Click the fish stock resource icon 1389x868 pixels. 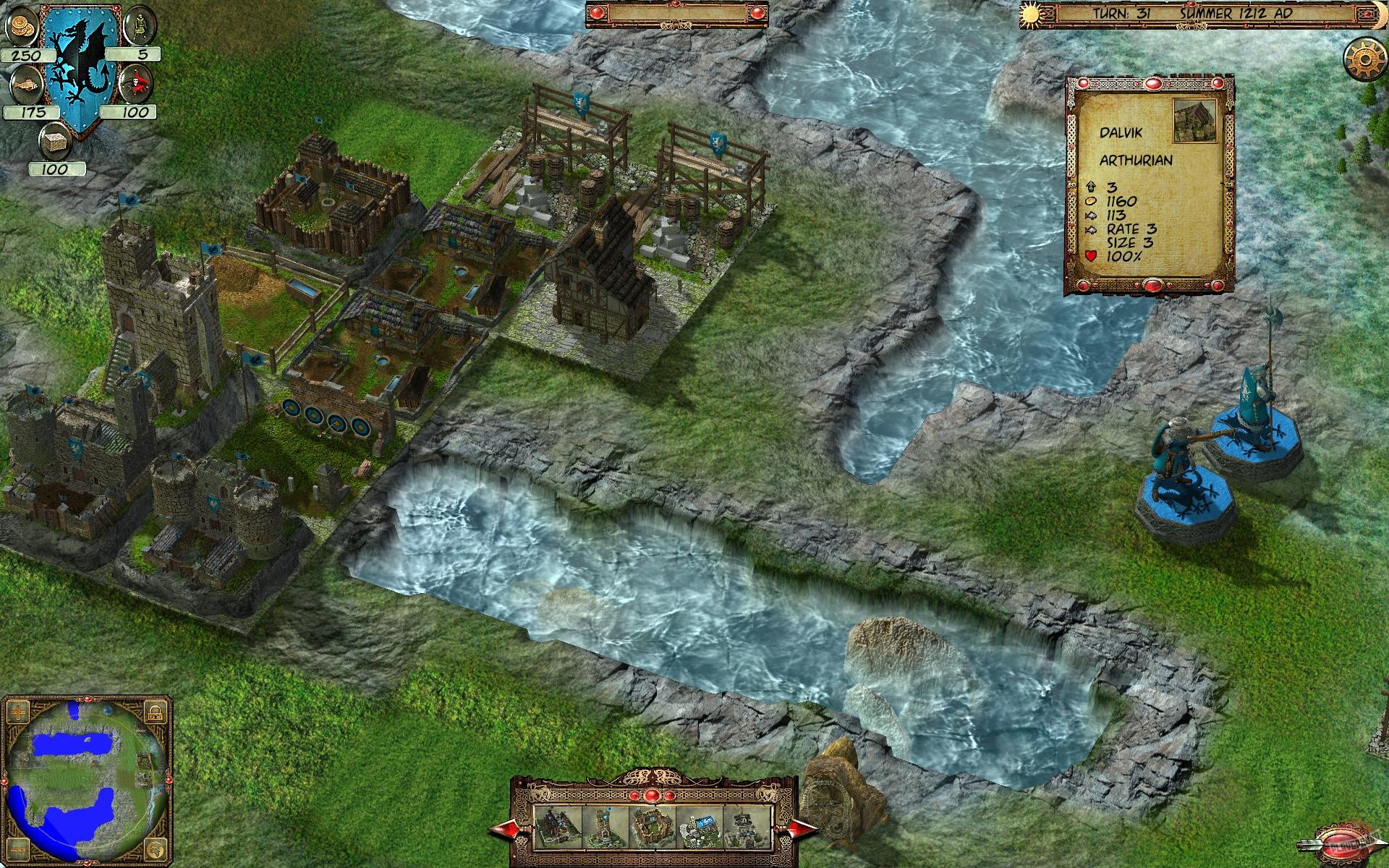[26, 84]
